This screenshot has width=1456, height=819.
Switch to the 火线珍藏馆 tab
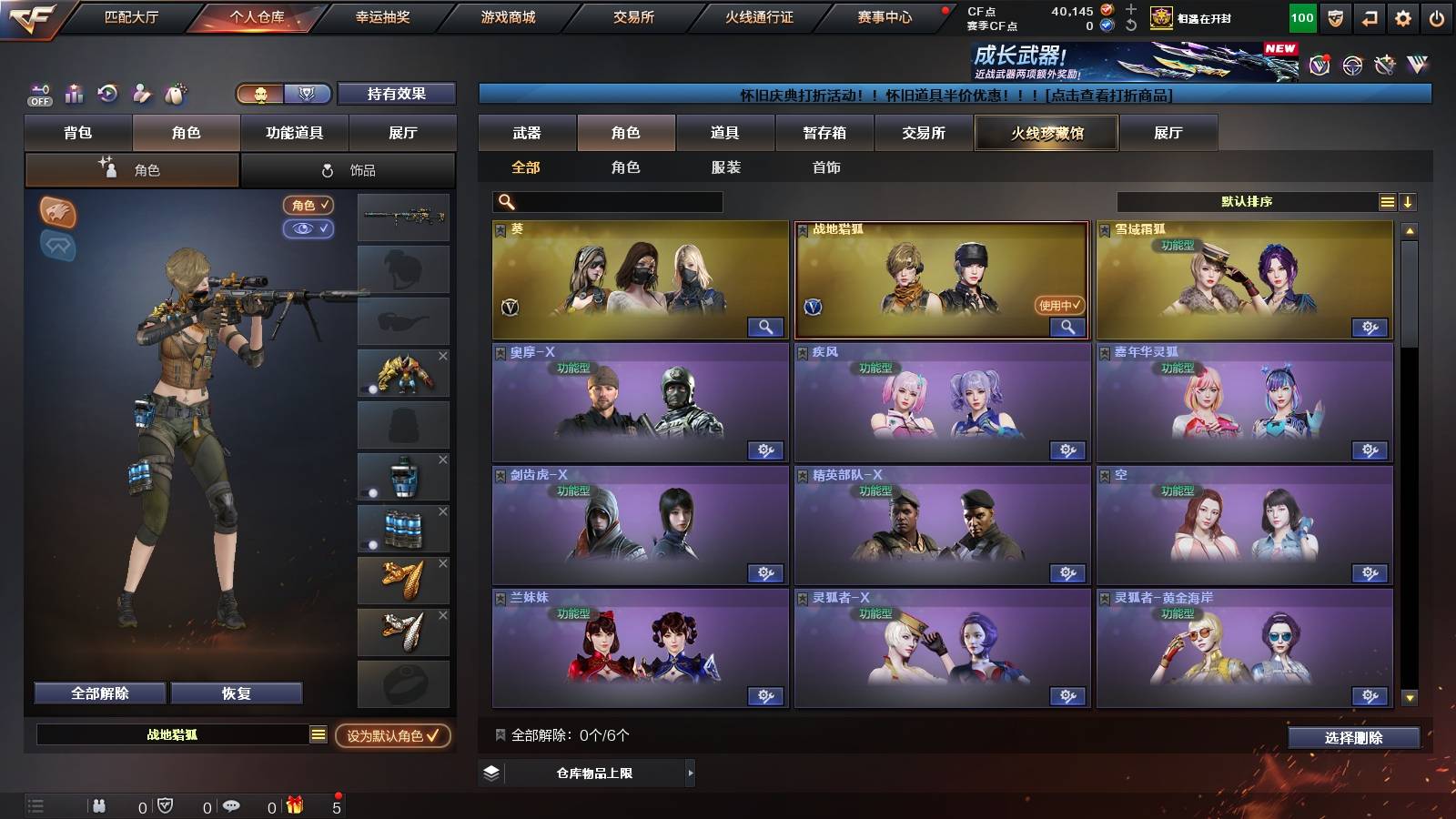click(x=1046, y=133)
